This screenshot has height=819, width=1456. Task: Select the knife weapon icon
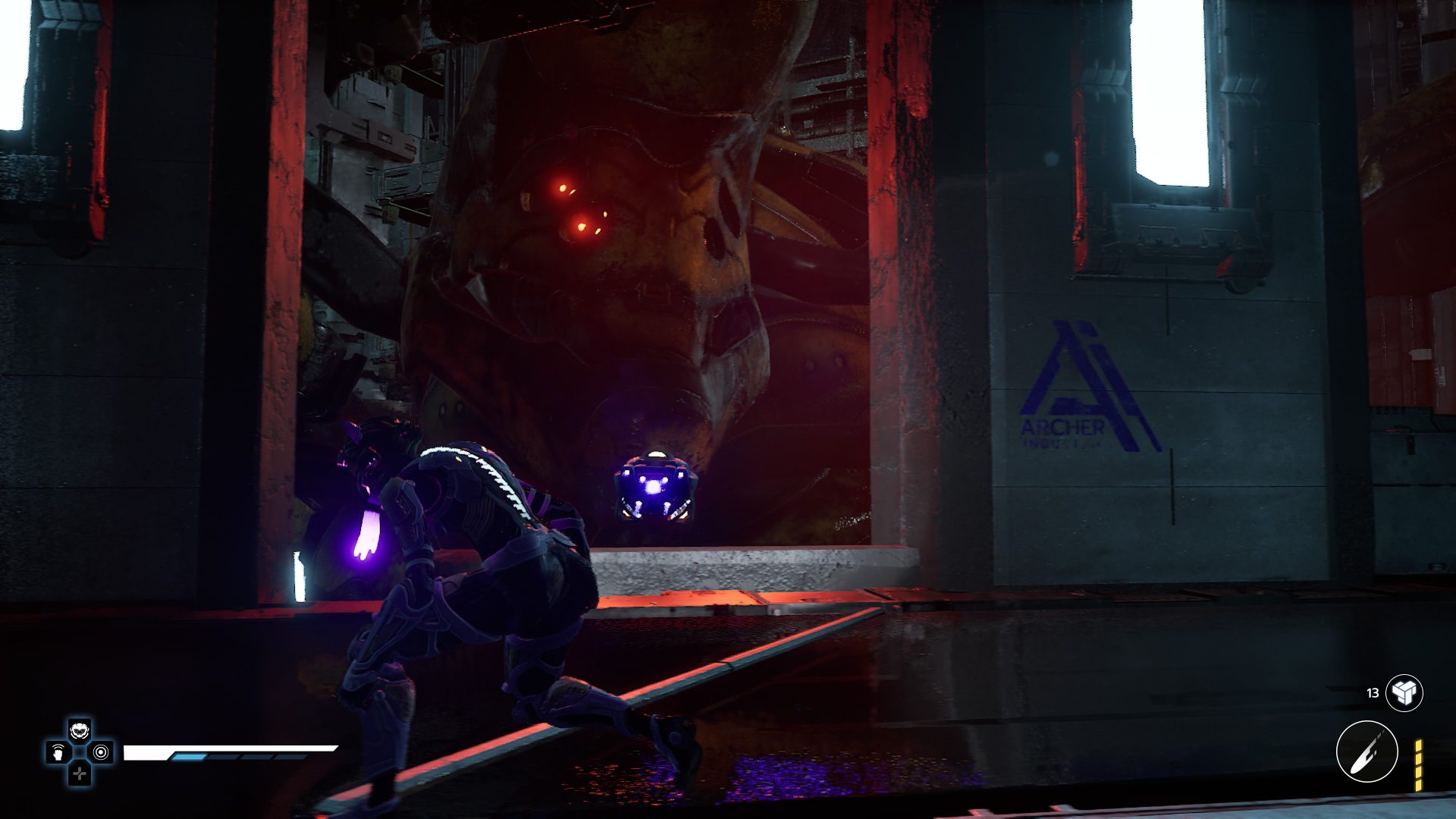pyautogui.click(x=1367, y=752)
